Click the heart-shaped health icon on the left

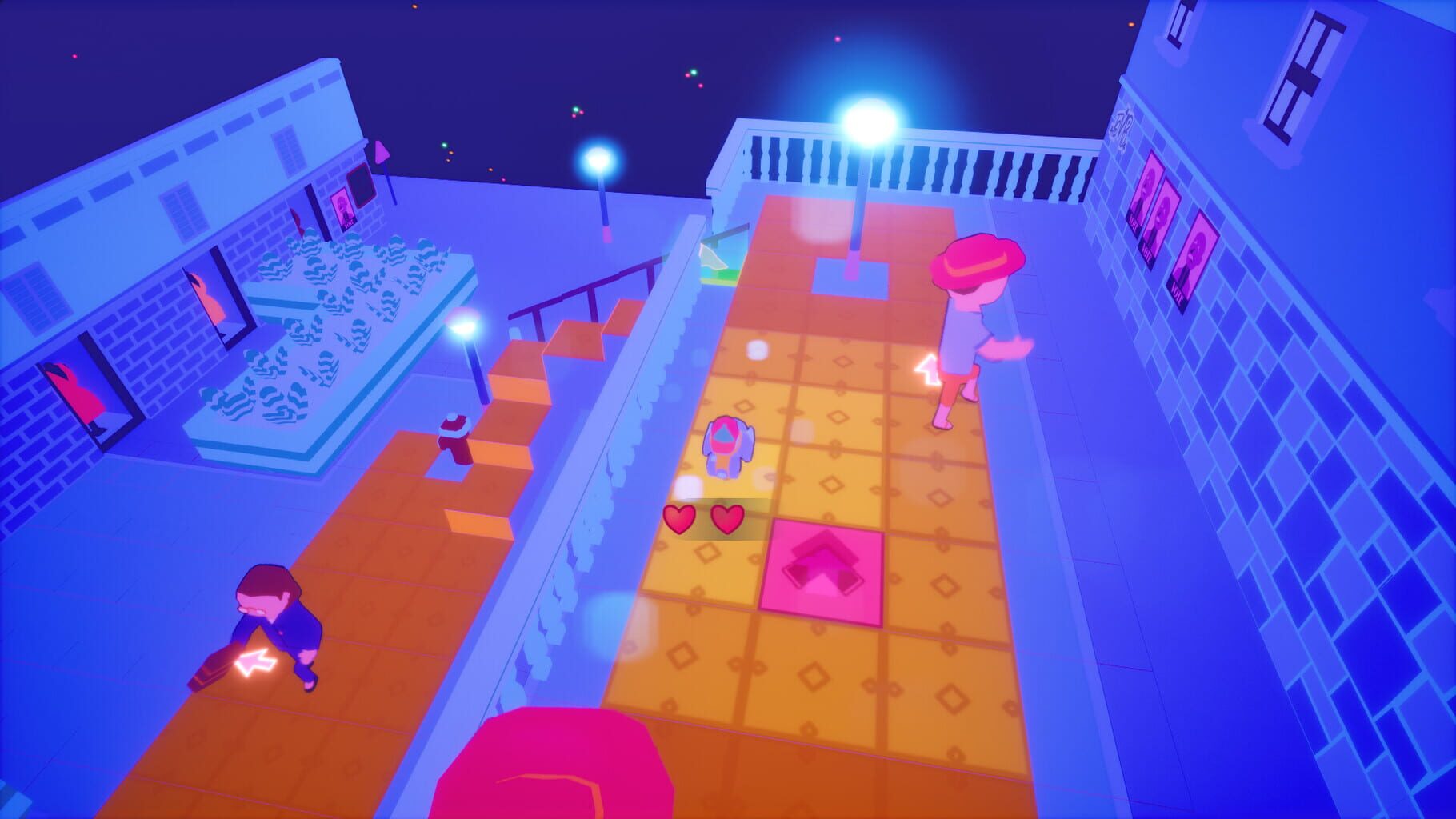click(681, 520)
